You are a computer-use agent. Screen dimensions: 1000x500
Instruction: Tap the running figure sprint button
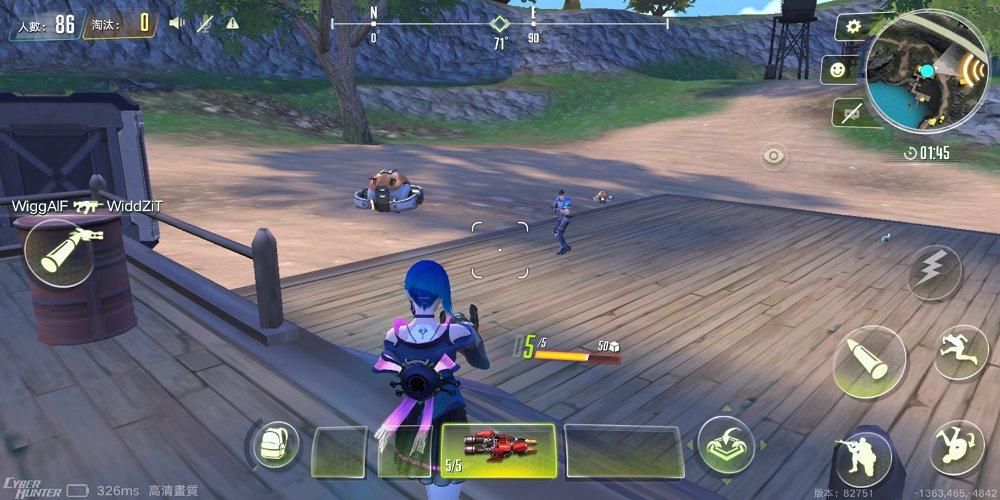(x=960, y=352)
